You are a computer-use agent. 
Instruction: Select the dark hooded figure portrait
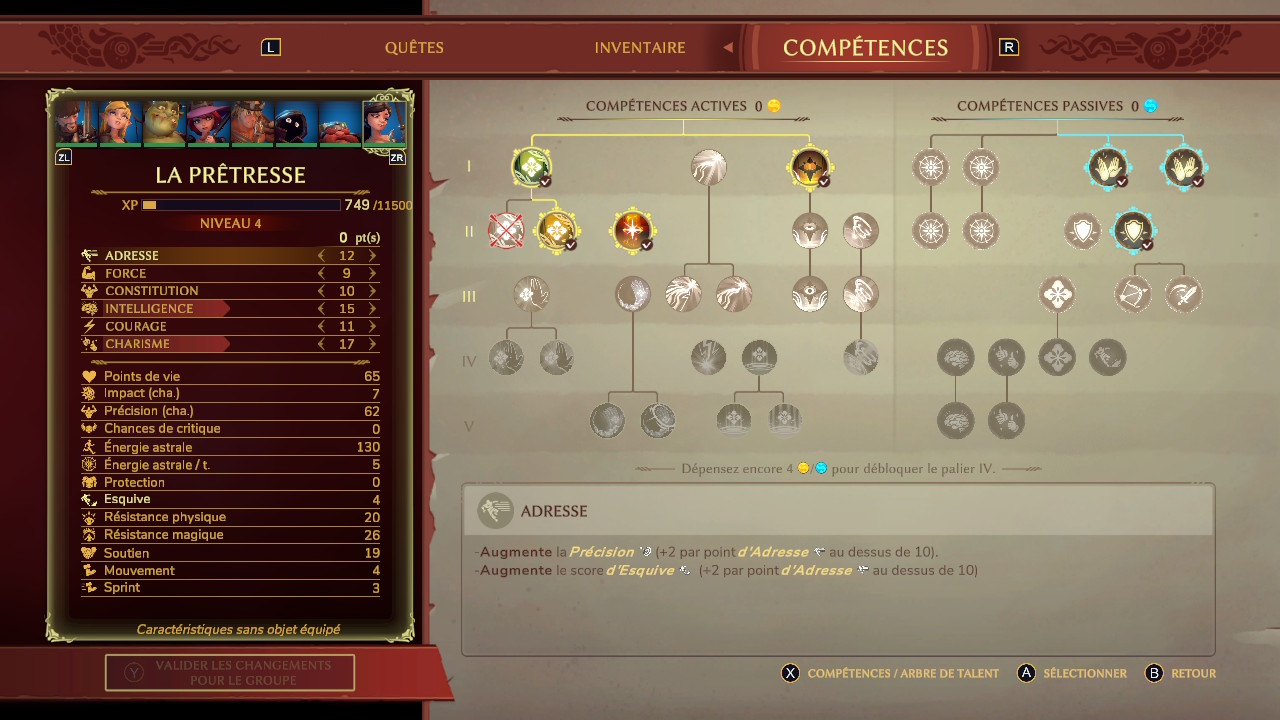(x=296, y=123)
